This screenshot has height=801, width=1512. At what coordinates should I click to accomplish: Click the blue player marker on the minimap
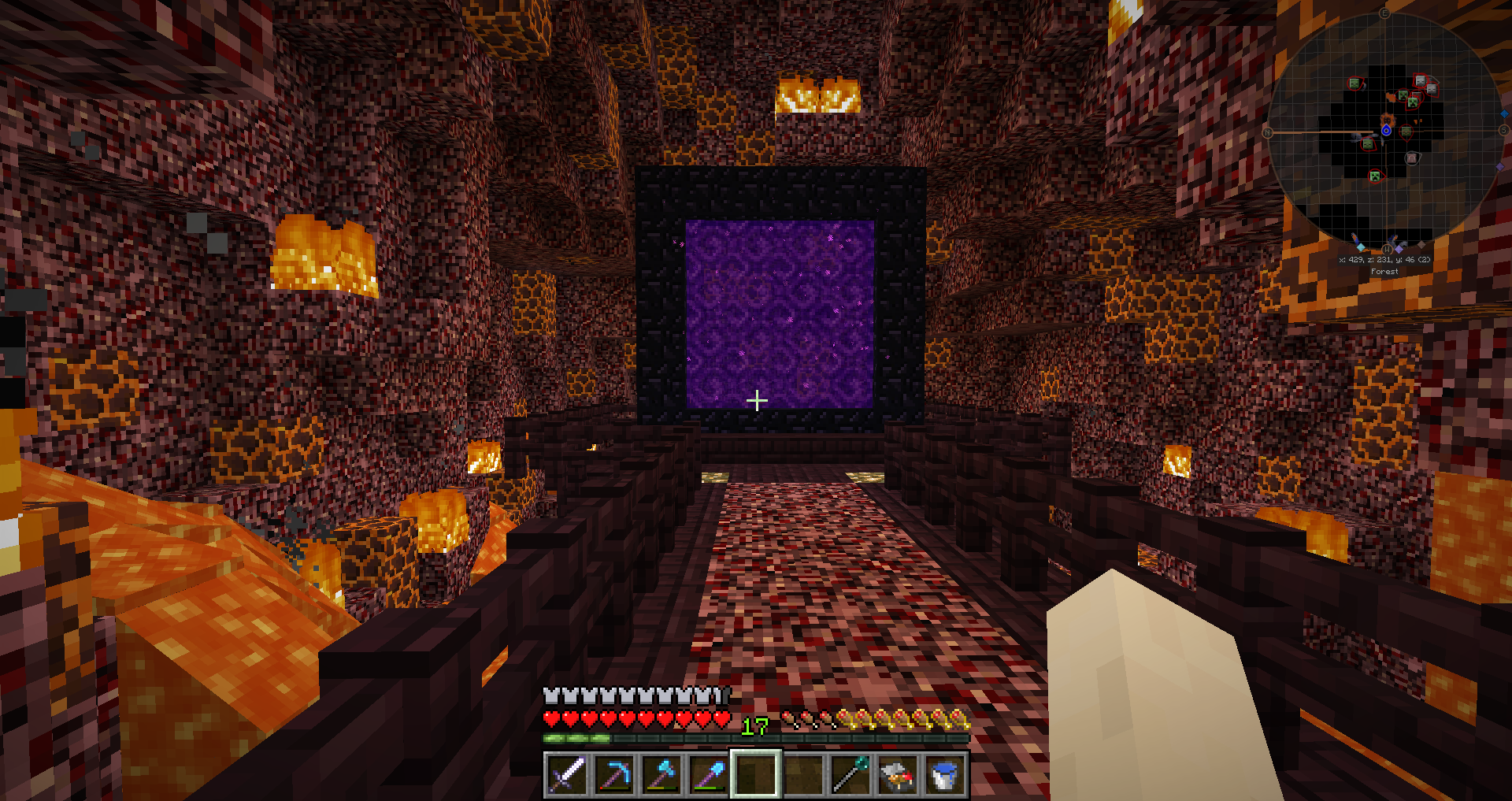click(1386, 130)
